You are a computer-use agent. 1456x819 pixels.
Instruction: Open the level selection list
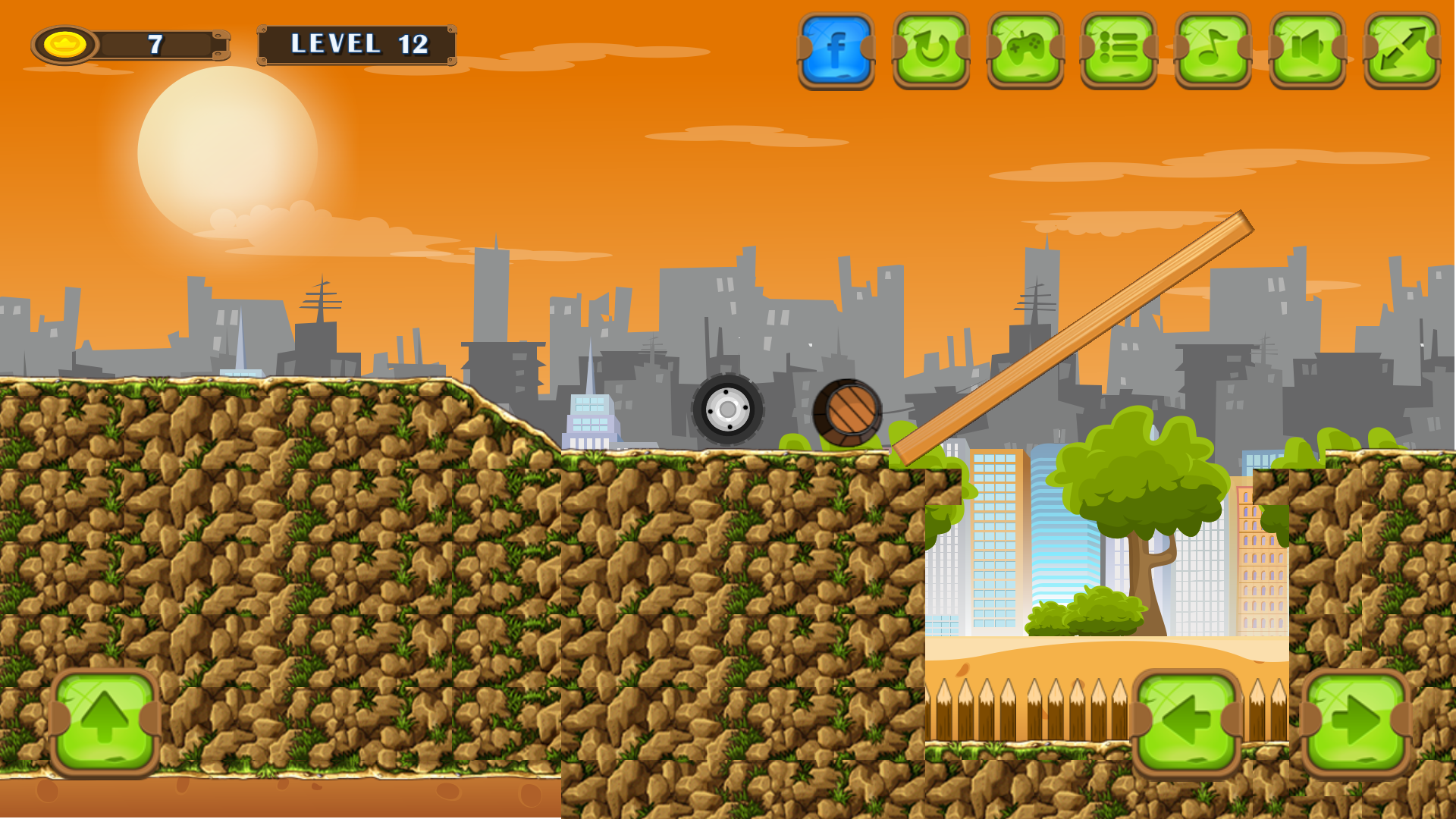pyautogui.click(x=1119, y=48)
